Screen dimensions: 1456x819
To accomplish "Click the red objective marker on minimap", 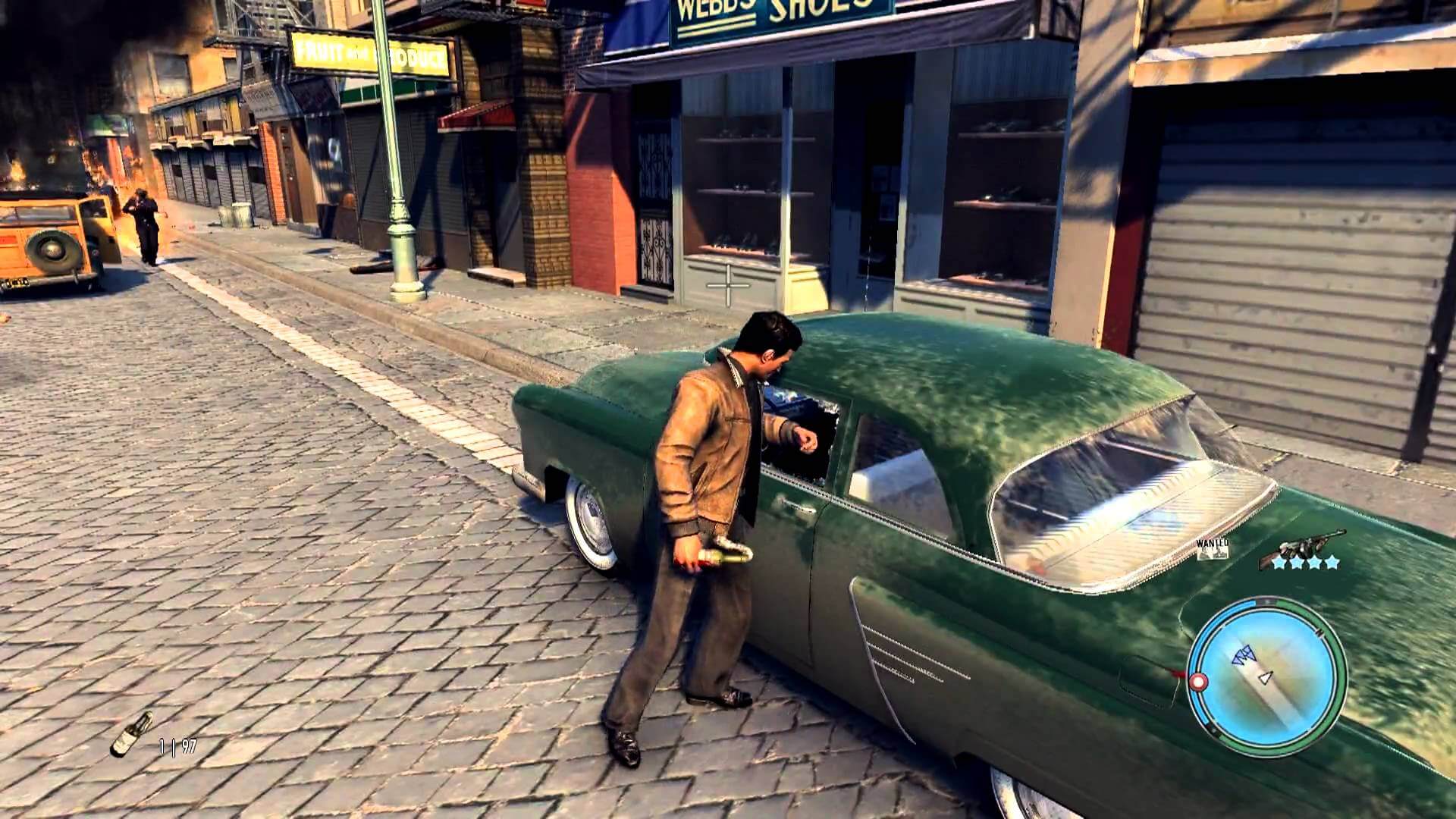I will pyautogui.click(x=1198, y=682).
